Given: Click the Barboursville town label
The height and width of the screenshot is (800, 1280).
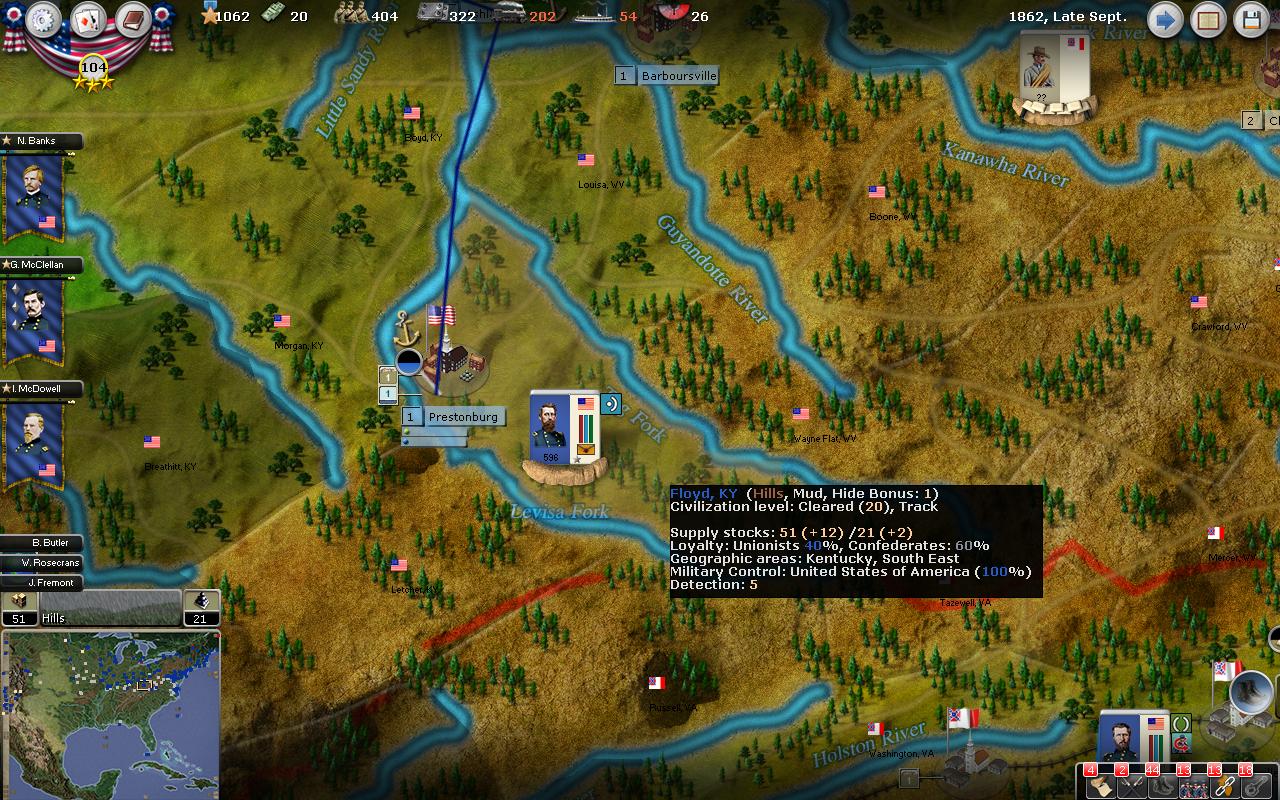Looking at the screenshot, I should (678, 76).
